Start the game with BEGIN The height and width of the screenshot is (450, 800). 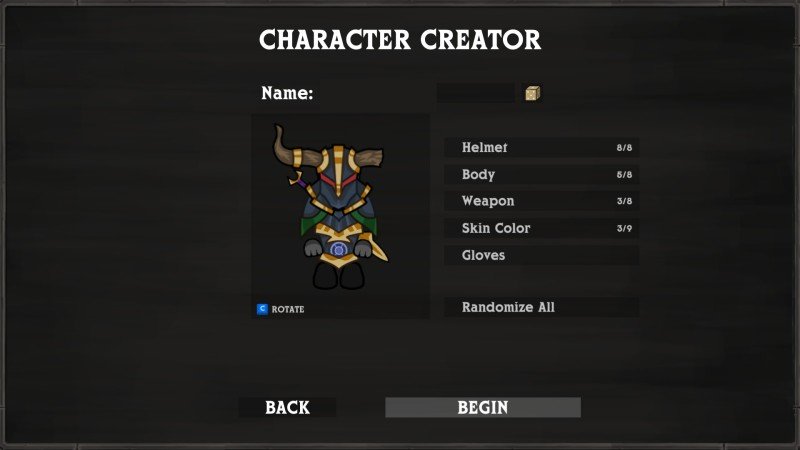tap(483, 408)
